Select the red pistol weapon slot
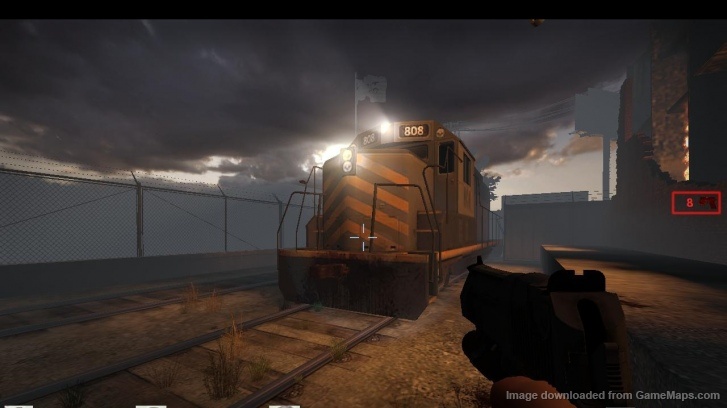727x408 pixels. pyautogui.click(x=695, y=202)
